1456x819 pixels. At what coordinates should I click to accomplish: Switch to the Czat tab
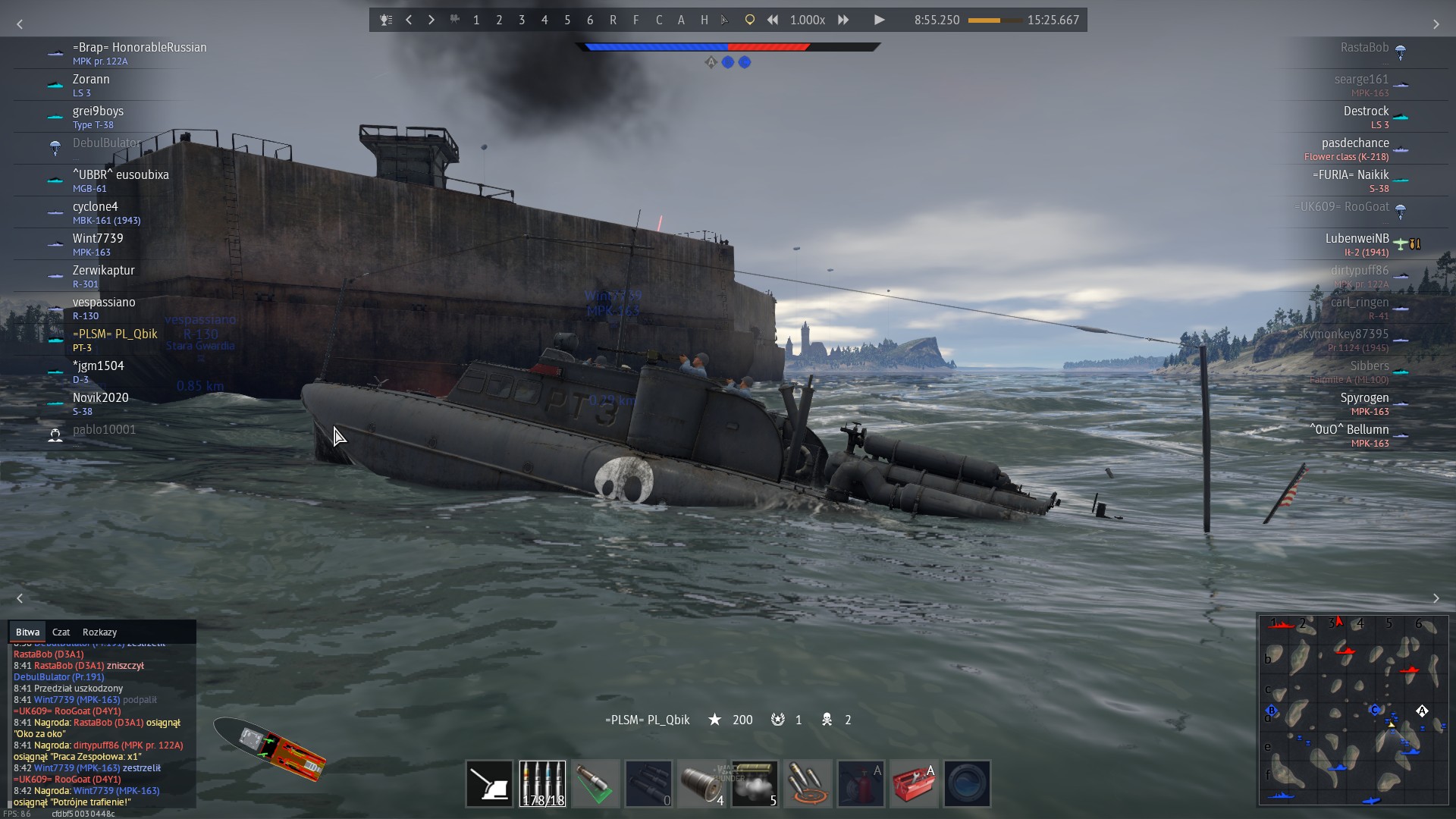61,632
